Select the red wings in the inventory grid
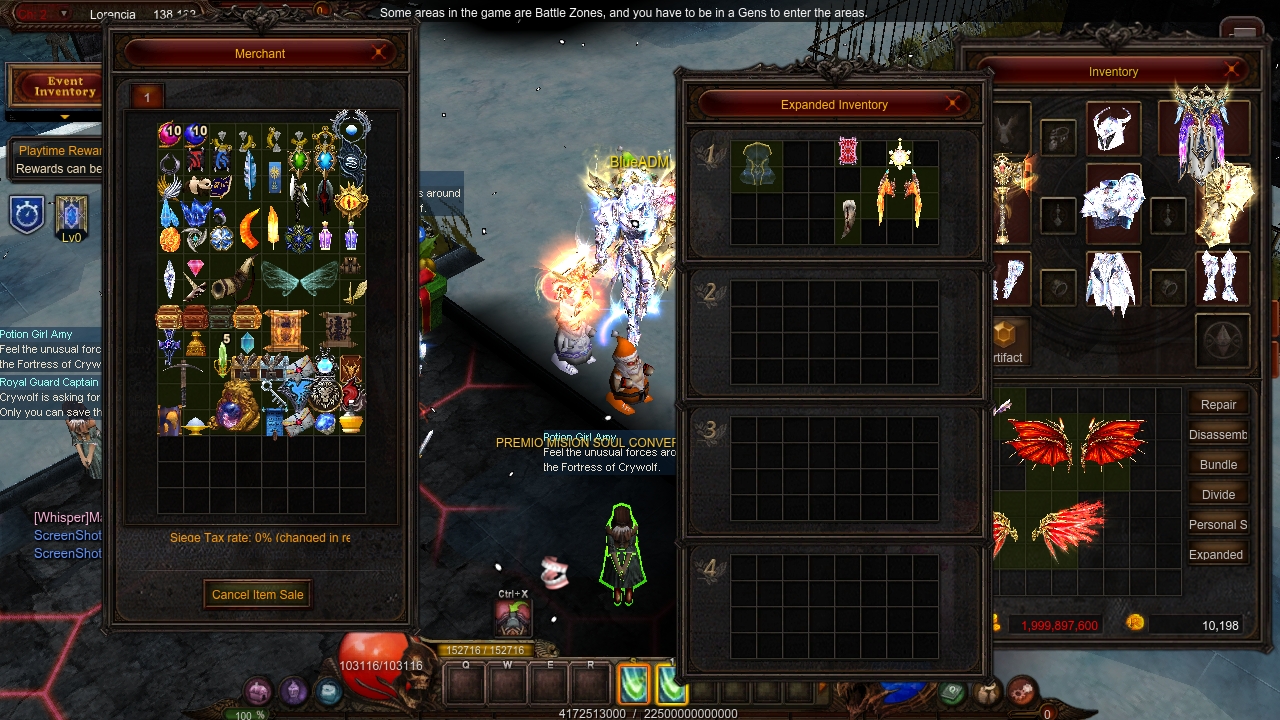This screenshot has width=1280, height=720. pyautogui.click(x=1075, y=442)
